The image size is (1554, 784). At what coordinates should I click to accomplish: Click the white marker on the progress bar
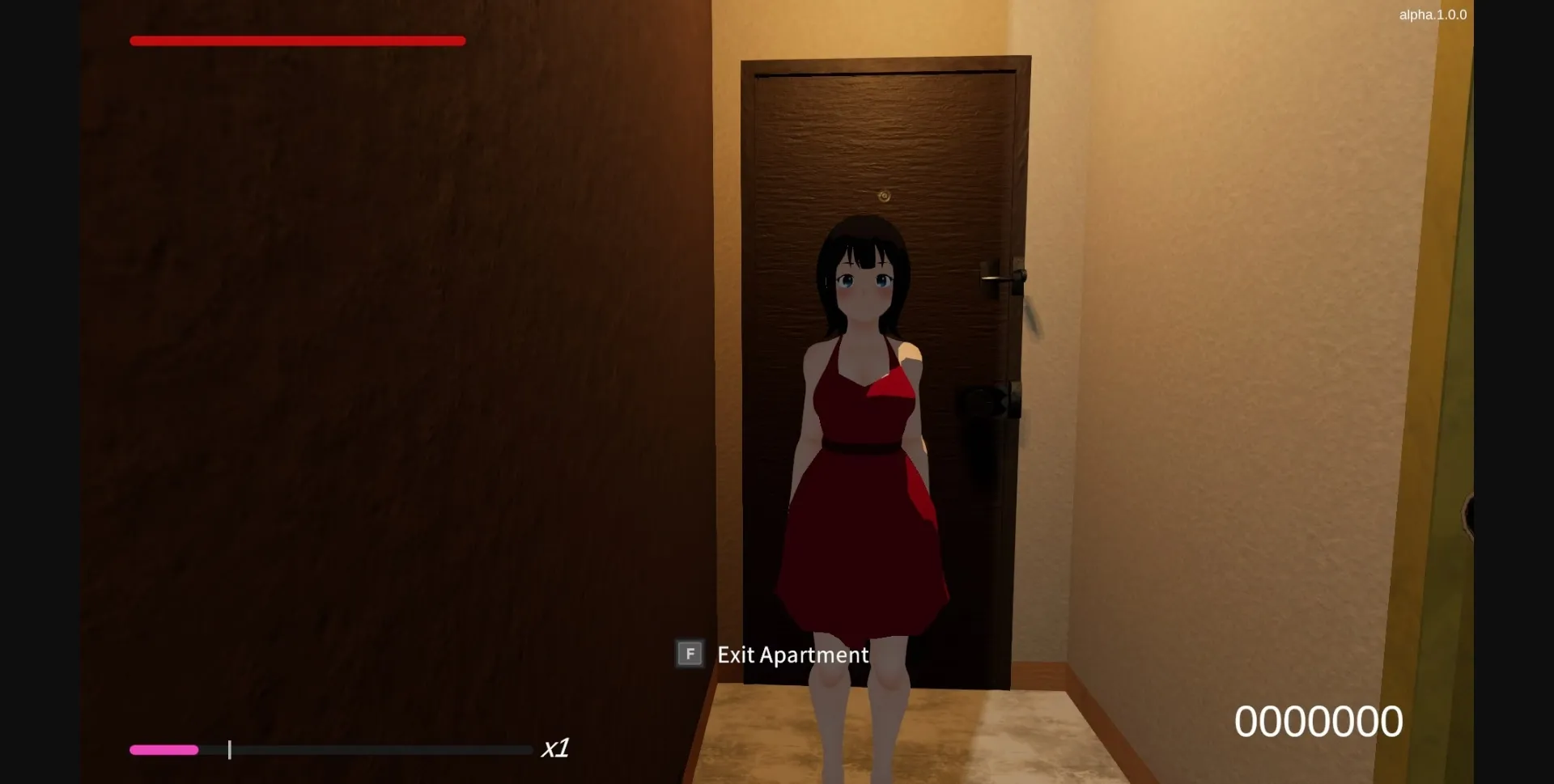click(230, 750)
